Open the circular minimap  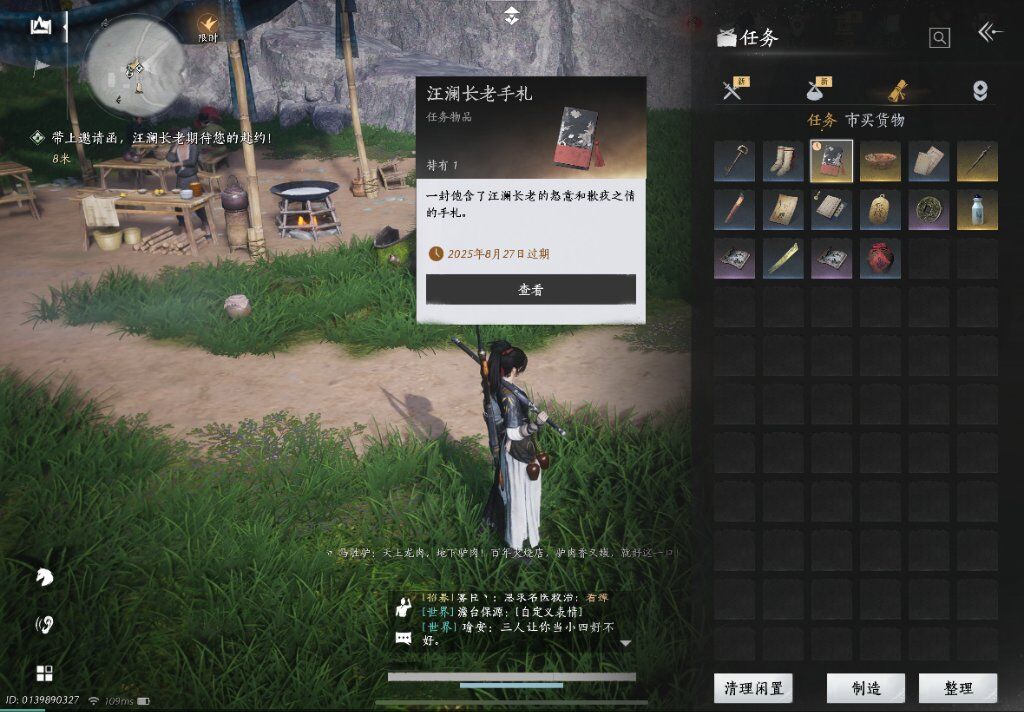click(x=134, y=66)
